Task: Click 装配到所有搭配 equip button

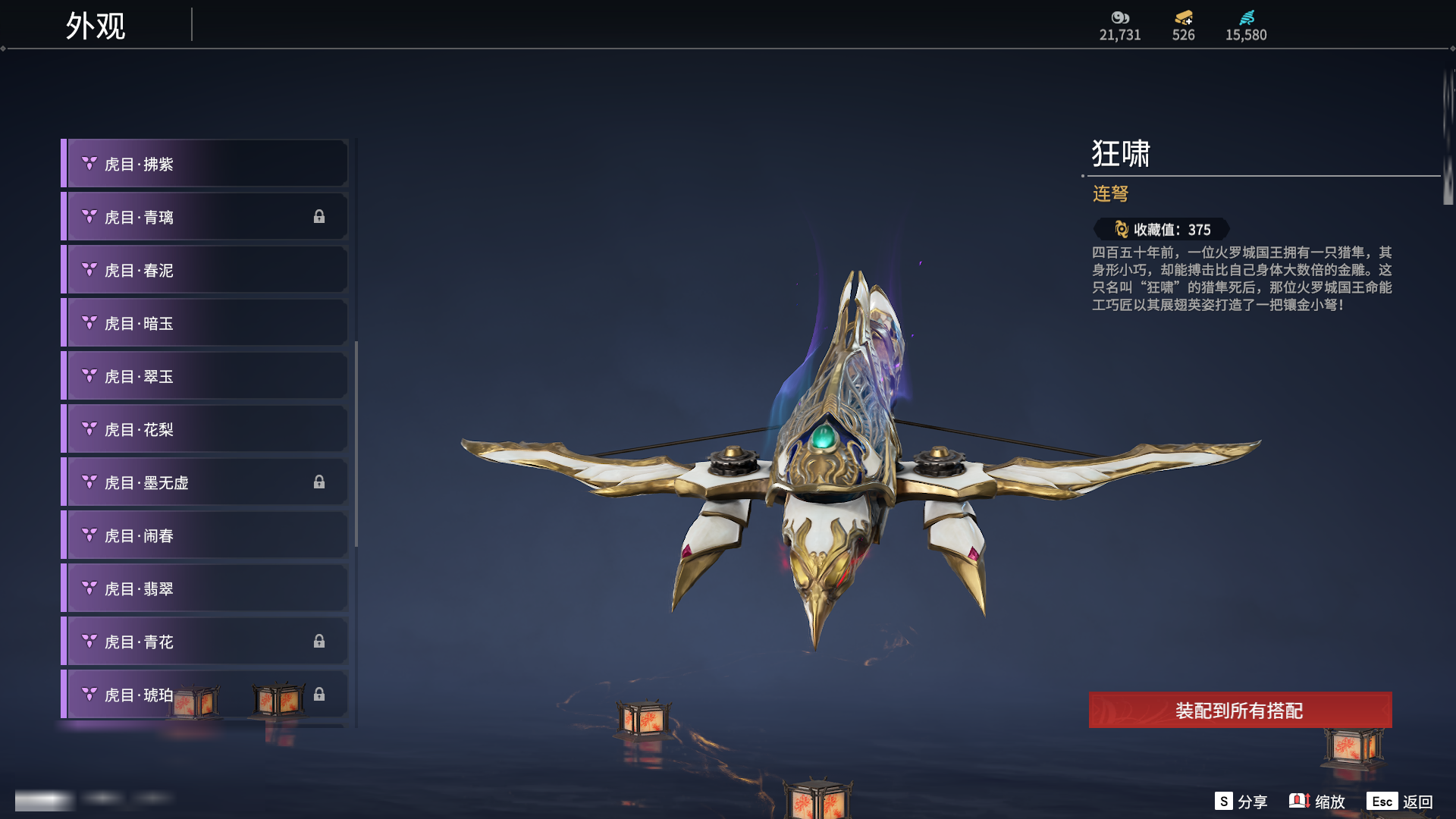Action: 1240,710
